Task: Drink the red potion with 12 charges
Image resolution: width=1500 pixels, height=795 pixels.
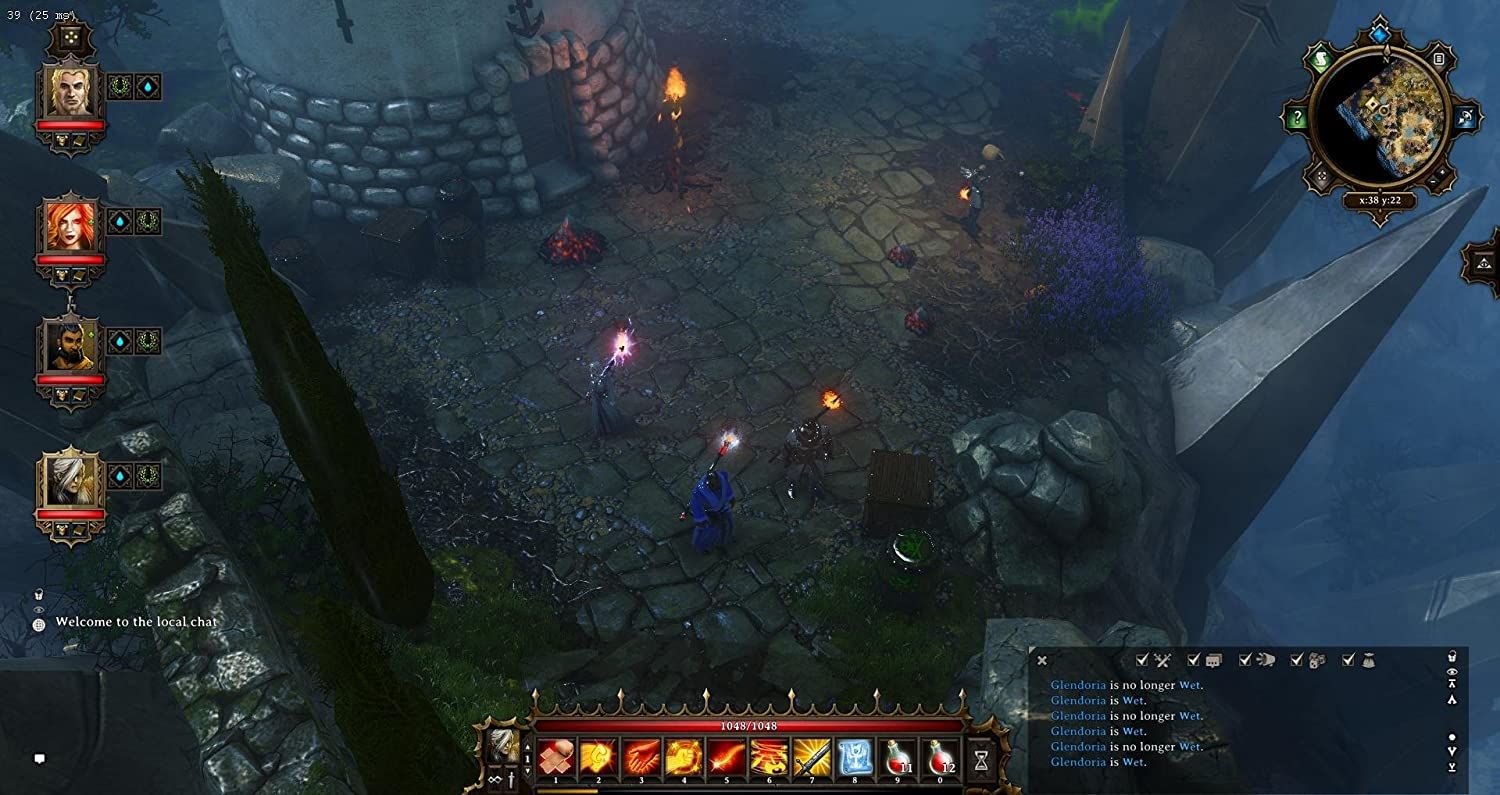Action: click(x=940, y=758)
